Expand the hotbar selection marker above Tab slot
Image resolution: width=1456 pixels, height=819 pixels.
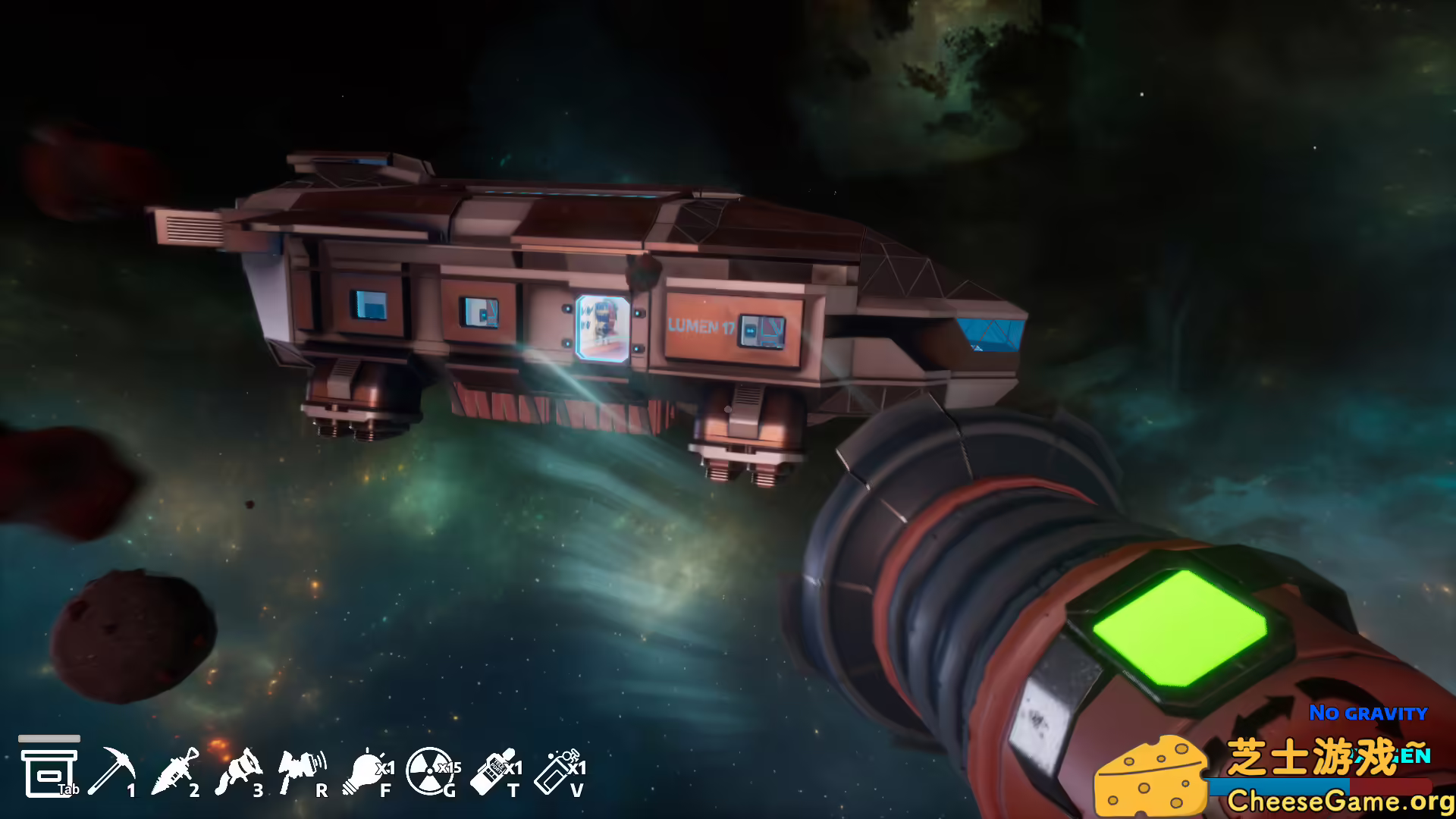(50, 738)
